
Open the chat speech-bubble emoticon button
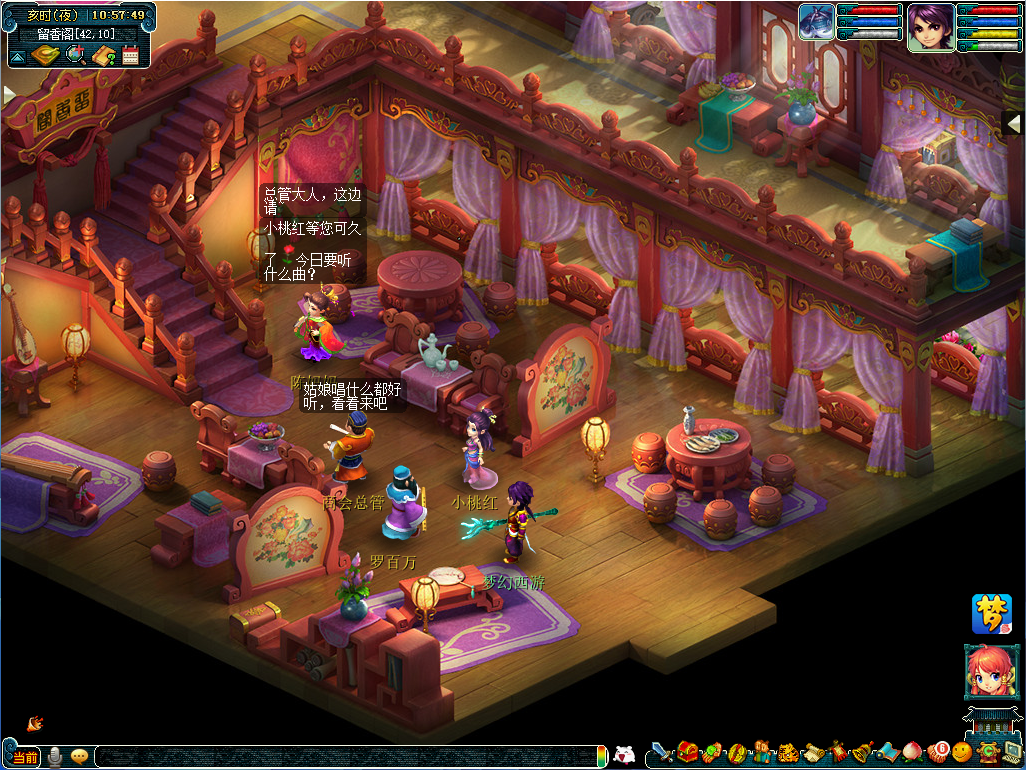[x=79, y=757]
